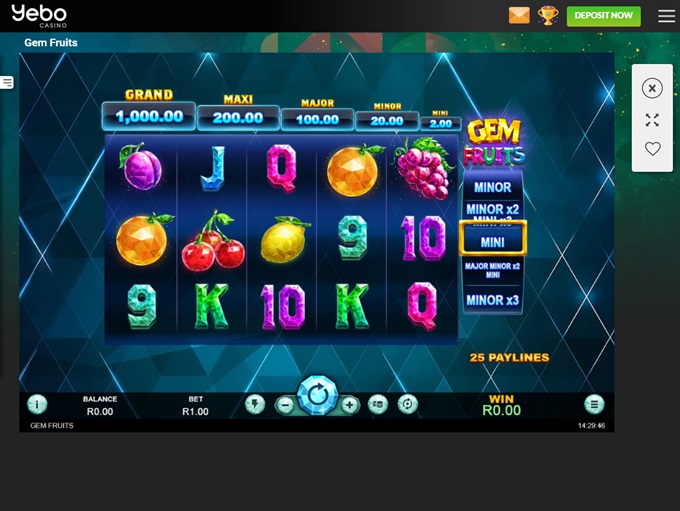Toggle the lightning bolt turbo spin
Screen dimensions: 680x511
[255, 404]
